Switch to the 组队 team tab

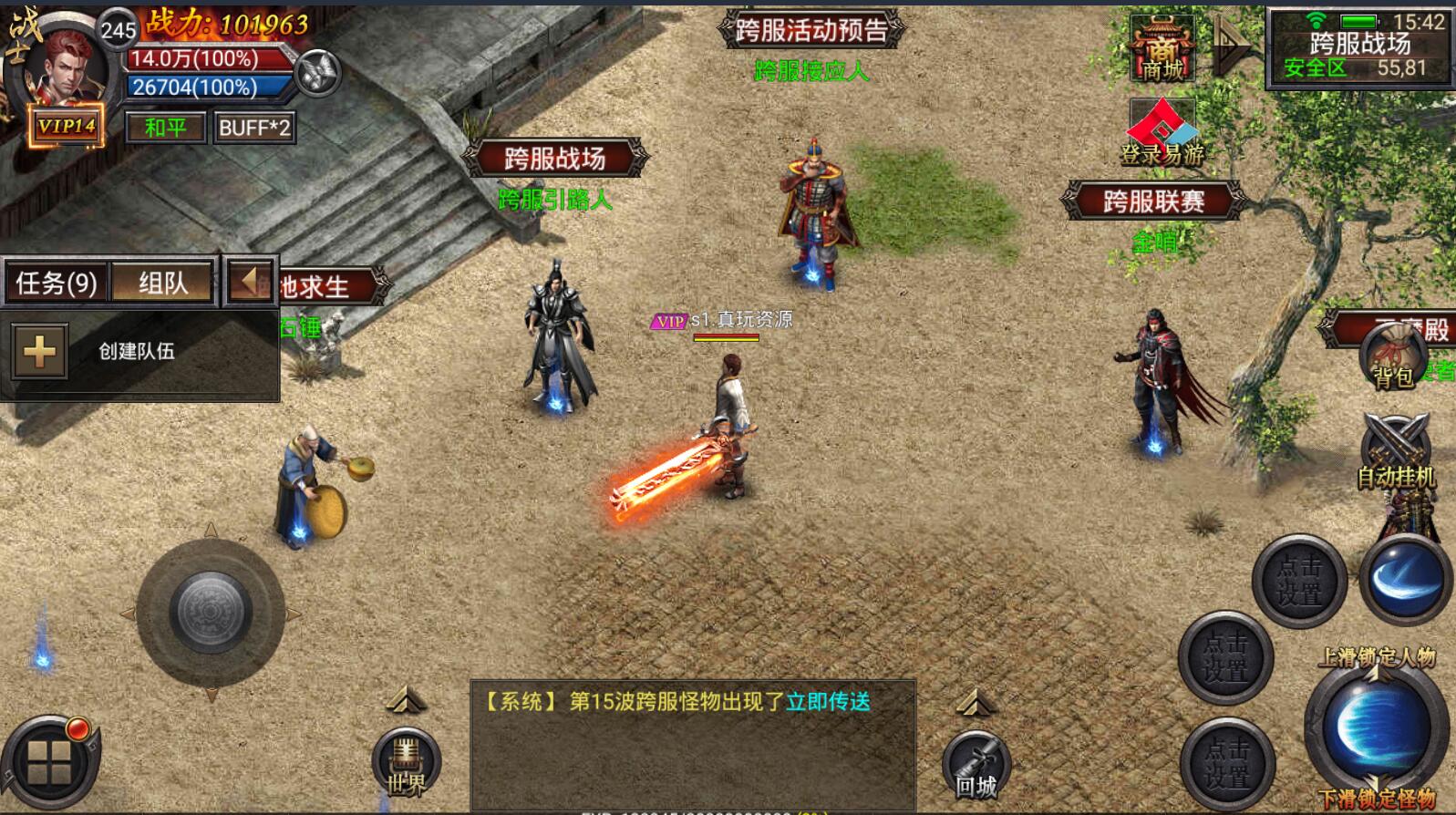click(x=163, y=283)
